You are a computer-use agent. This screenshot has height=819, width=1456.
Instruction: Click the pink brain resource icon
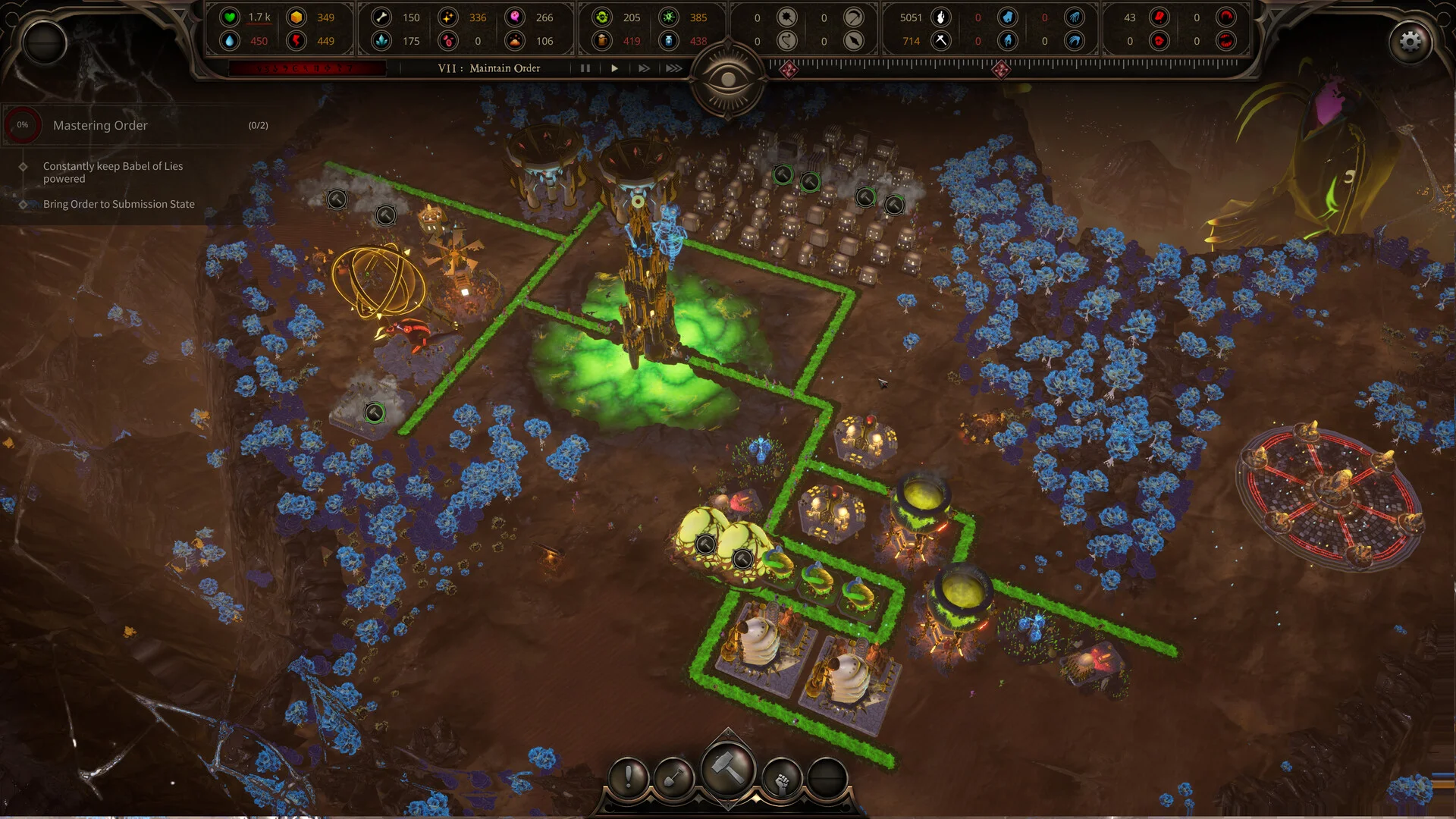tap(515, 17)
